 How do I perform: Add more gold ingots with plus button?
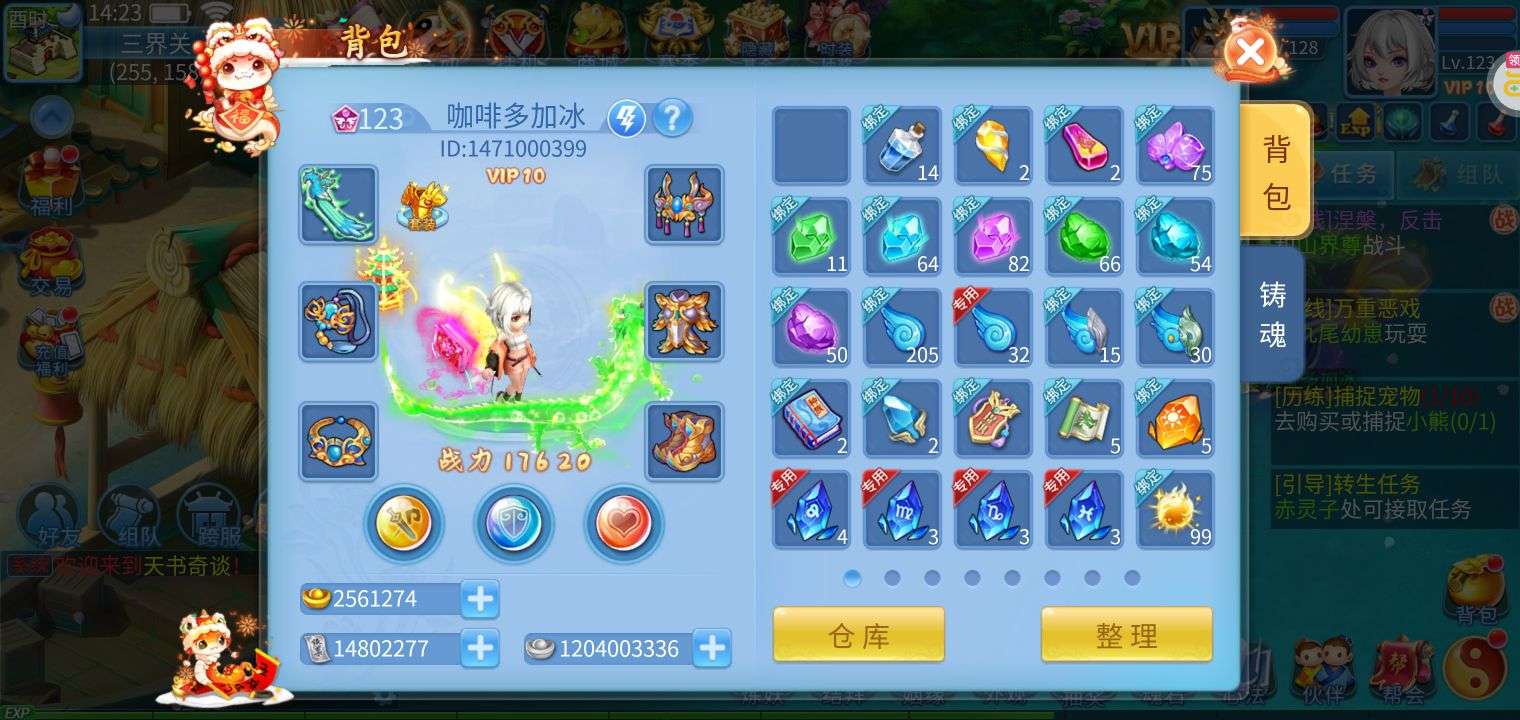pyautogui.click(x=480, y=599)
